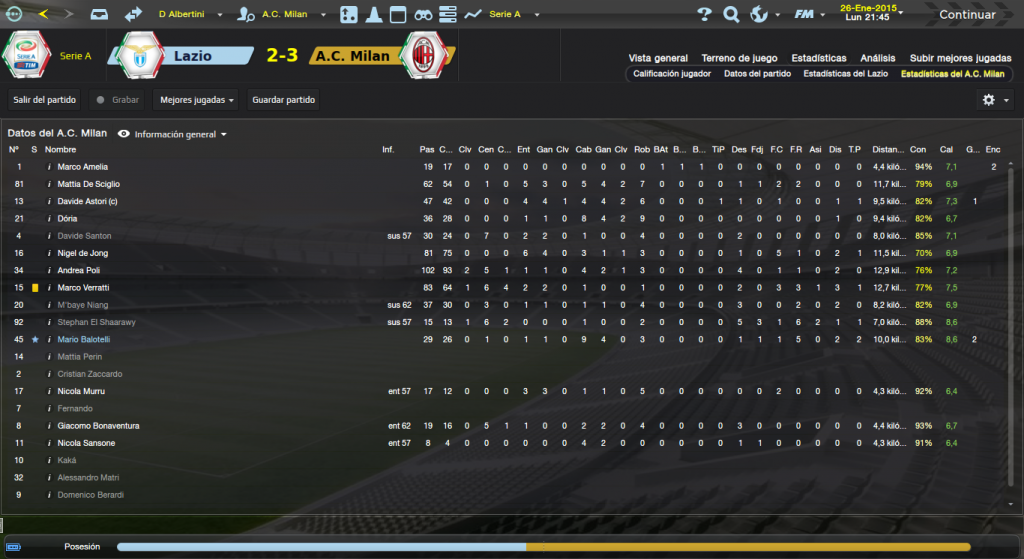Screen dimensions: 1024x559
Task: Select Mario Balotelli's row
Action: pos(85,339)
